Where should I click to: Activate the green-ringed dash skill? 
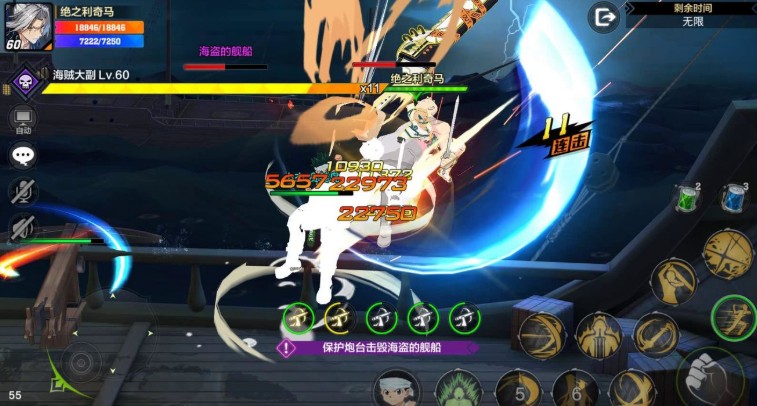(x=732, y=318)
